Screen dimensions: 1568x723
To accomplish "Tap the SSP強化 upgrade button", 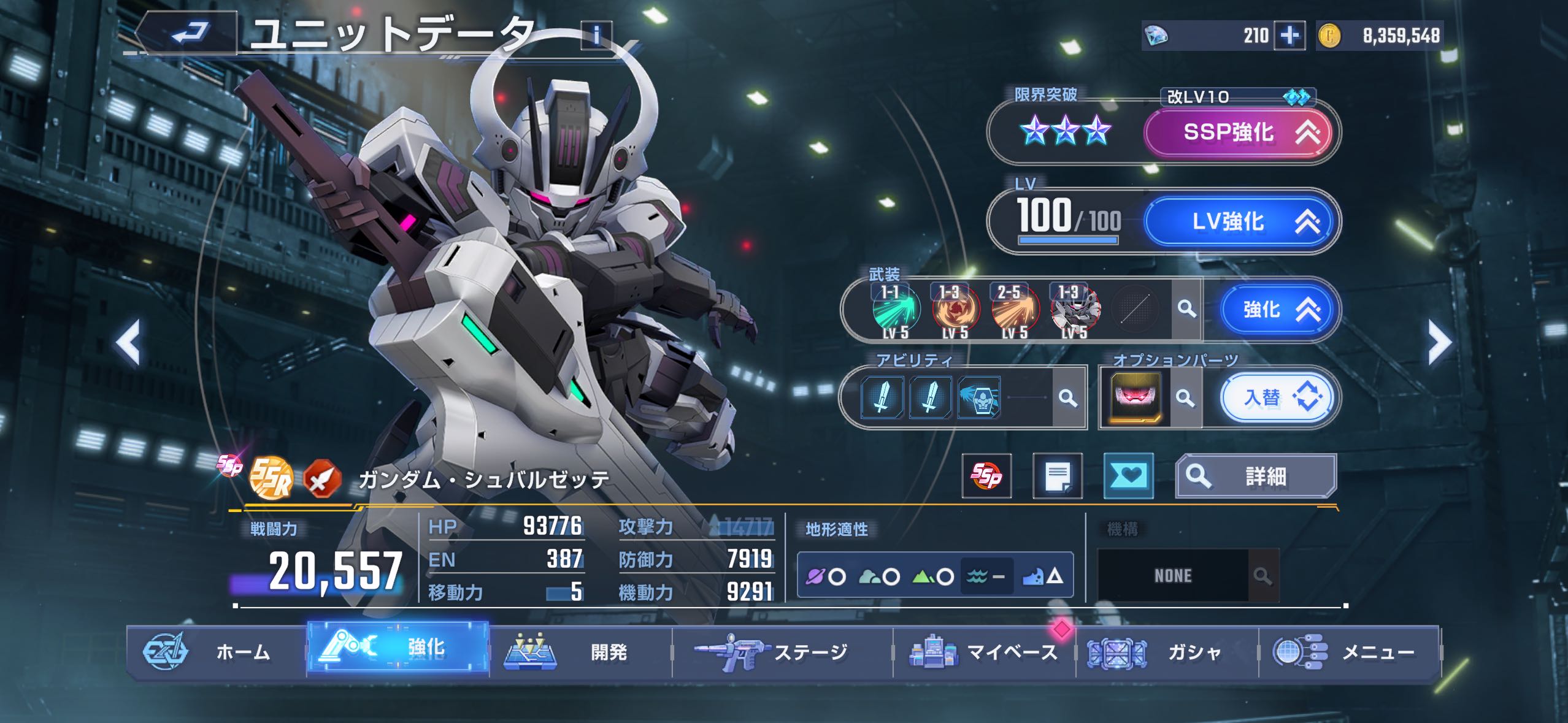I will (1239, 132).
